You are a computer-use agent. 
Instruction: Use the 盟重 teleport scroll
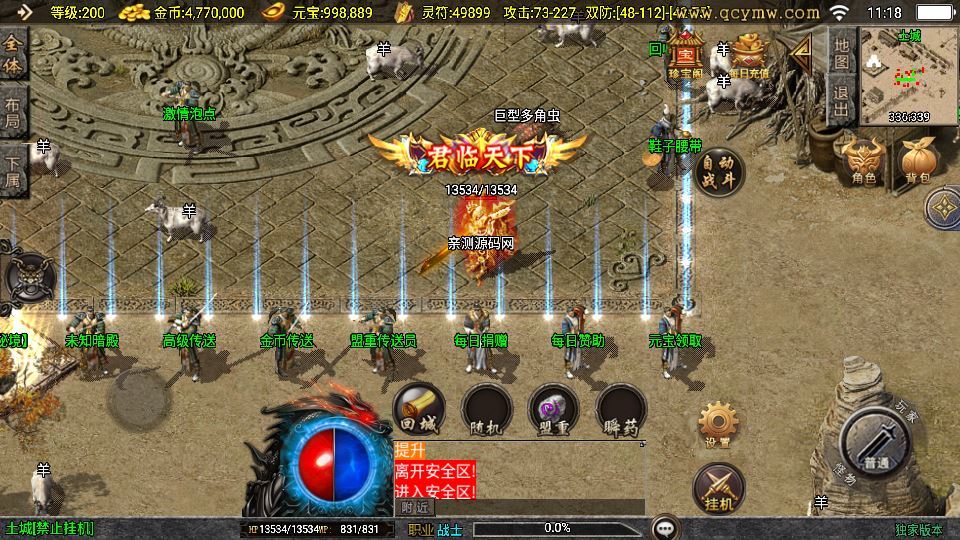click(x=553, y=410)
